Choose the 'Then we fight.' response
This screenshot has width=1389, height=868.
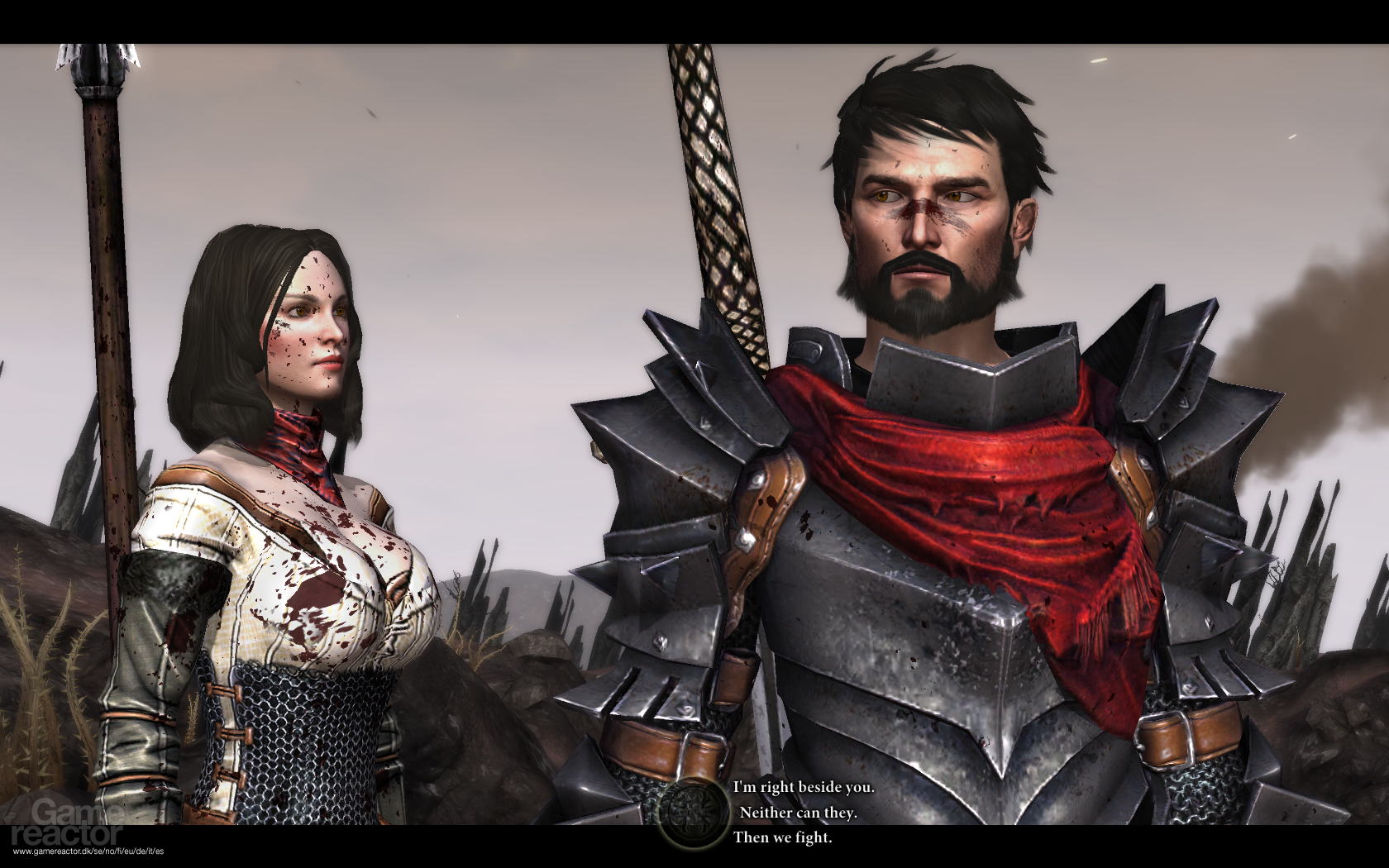point(784,838)
